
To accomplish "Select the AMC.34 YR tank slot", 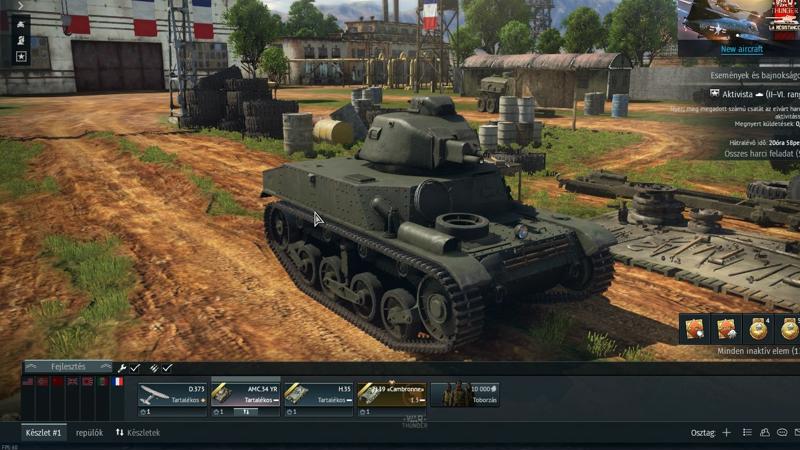I will [245, 395].
